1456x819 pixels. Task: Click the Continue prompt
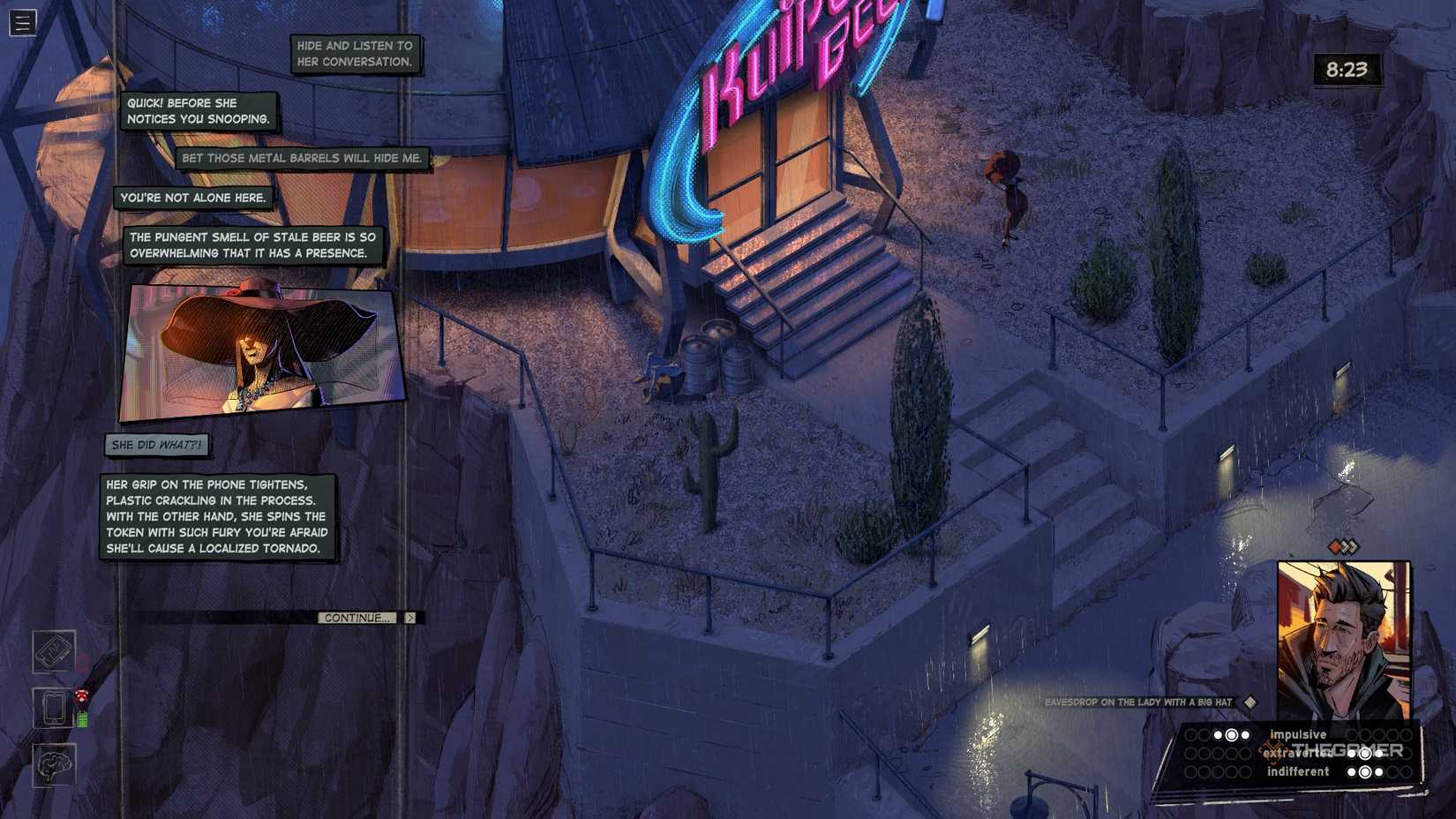(x=356, y=618)
